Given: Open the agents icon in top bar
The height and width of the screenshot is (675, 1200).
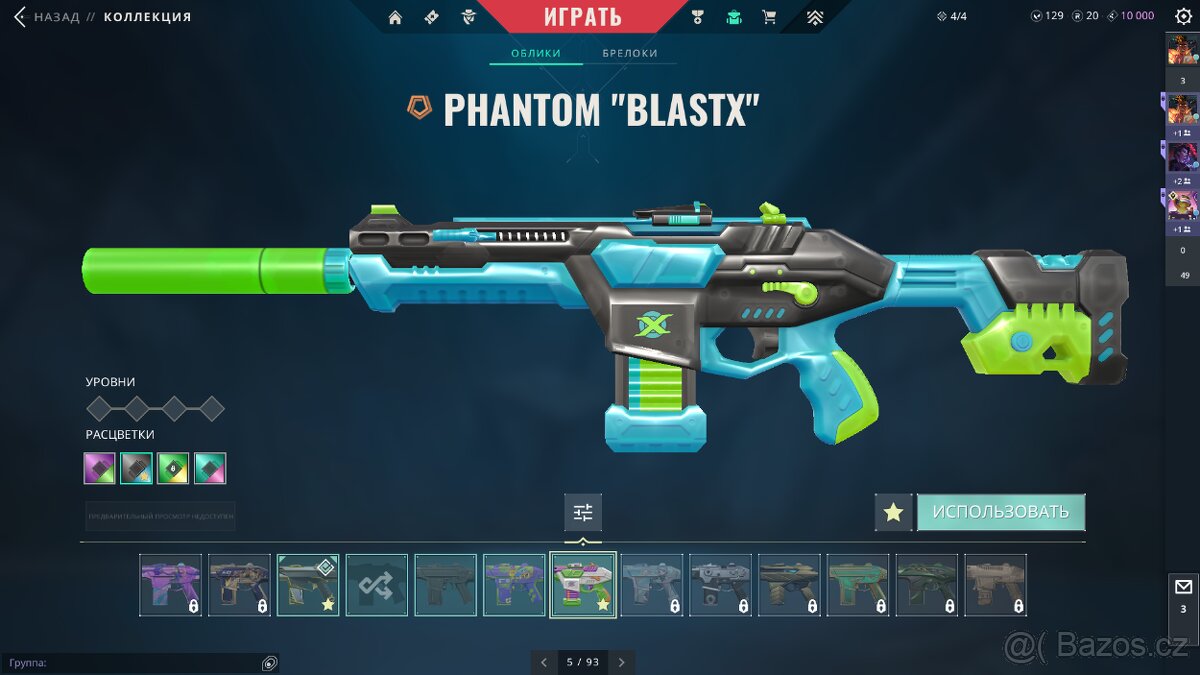Looking at the screenshot, I should click(468, 17).
